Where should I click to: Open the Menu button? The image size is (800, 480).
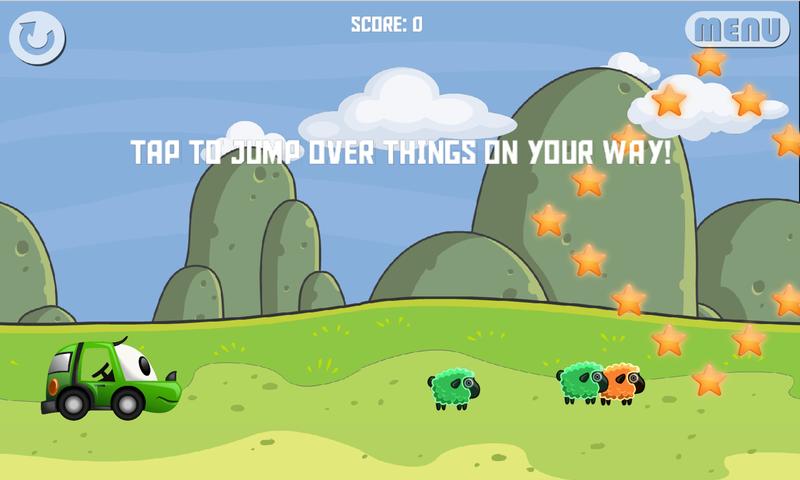click(737, 29)
